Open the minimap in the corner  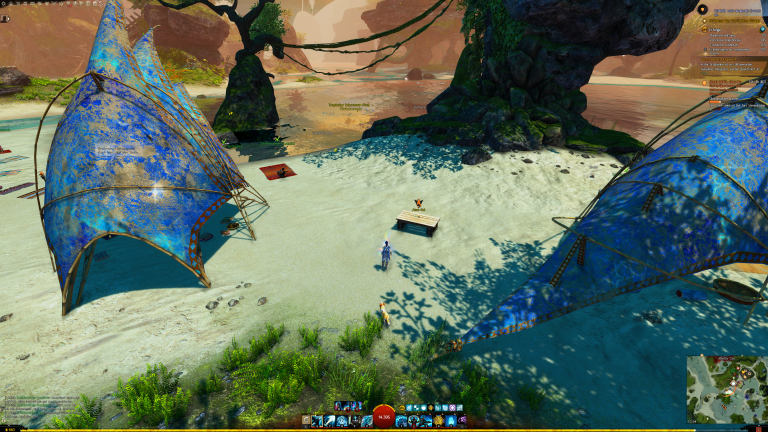[727, 388]
